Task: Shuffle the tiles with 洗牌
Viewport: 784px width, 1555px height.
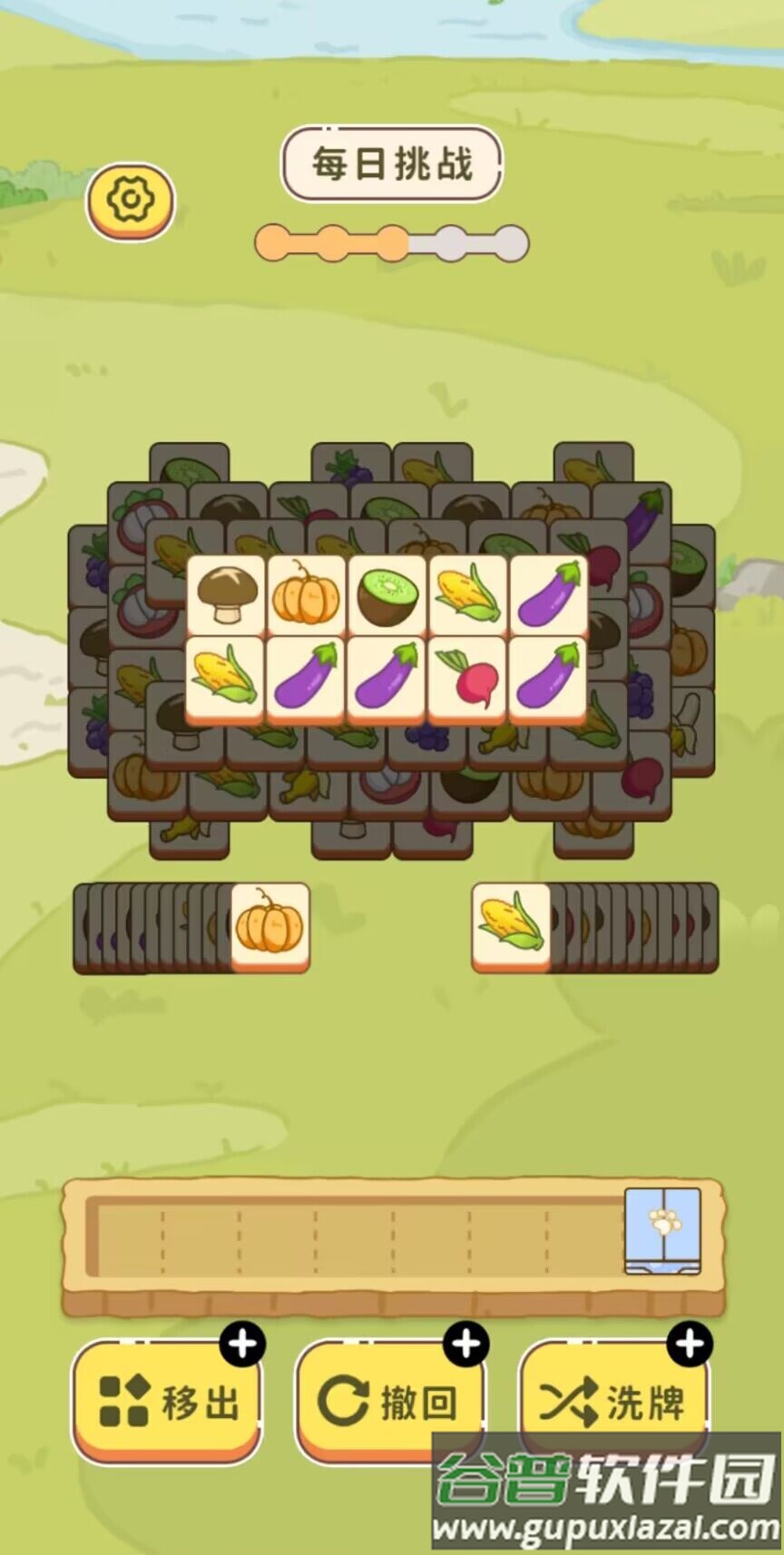Action: pyautogui.click(x=612, y=1402)
